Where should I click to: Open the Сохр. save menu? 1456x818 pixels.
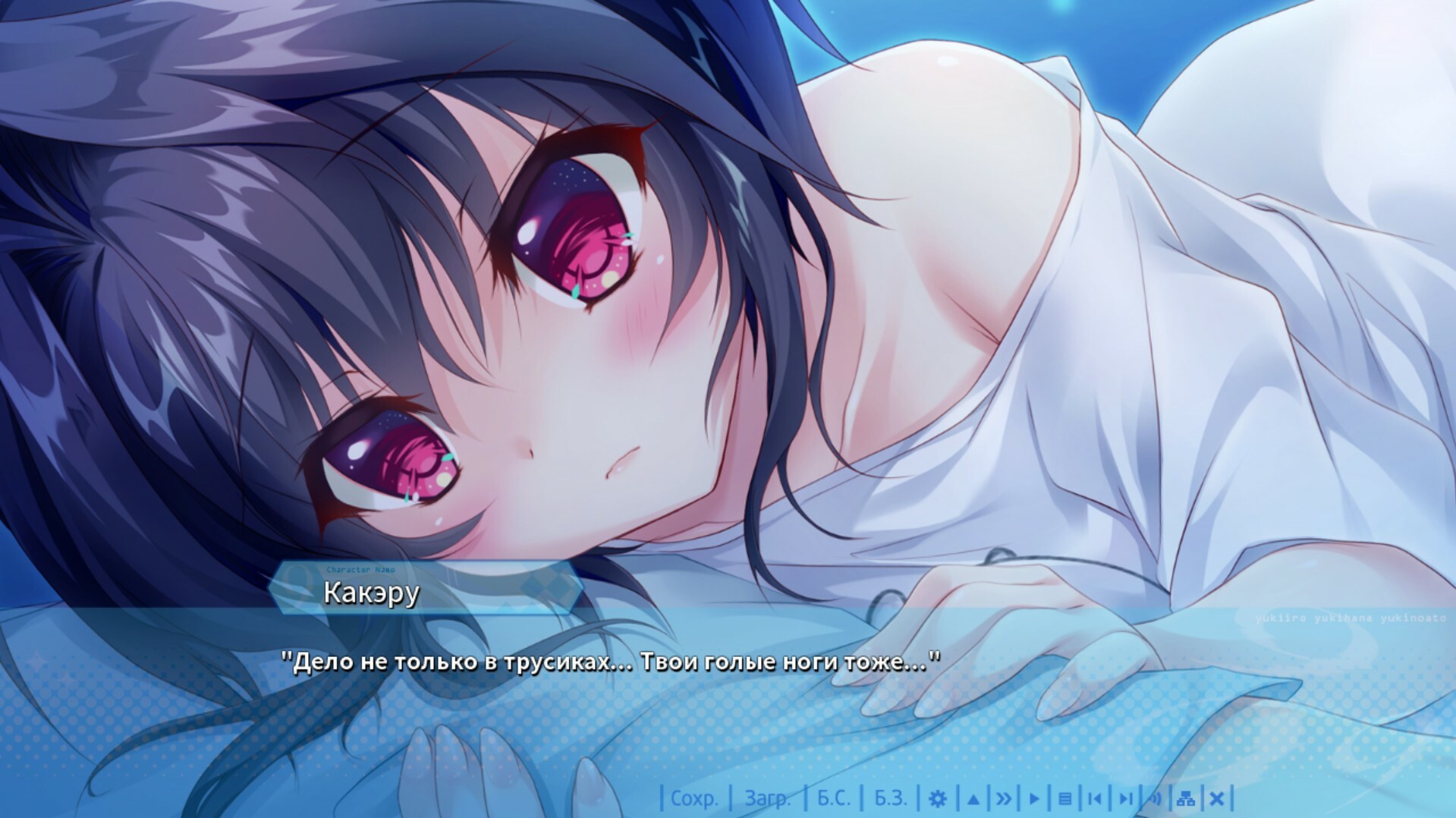point(694,798)
